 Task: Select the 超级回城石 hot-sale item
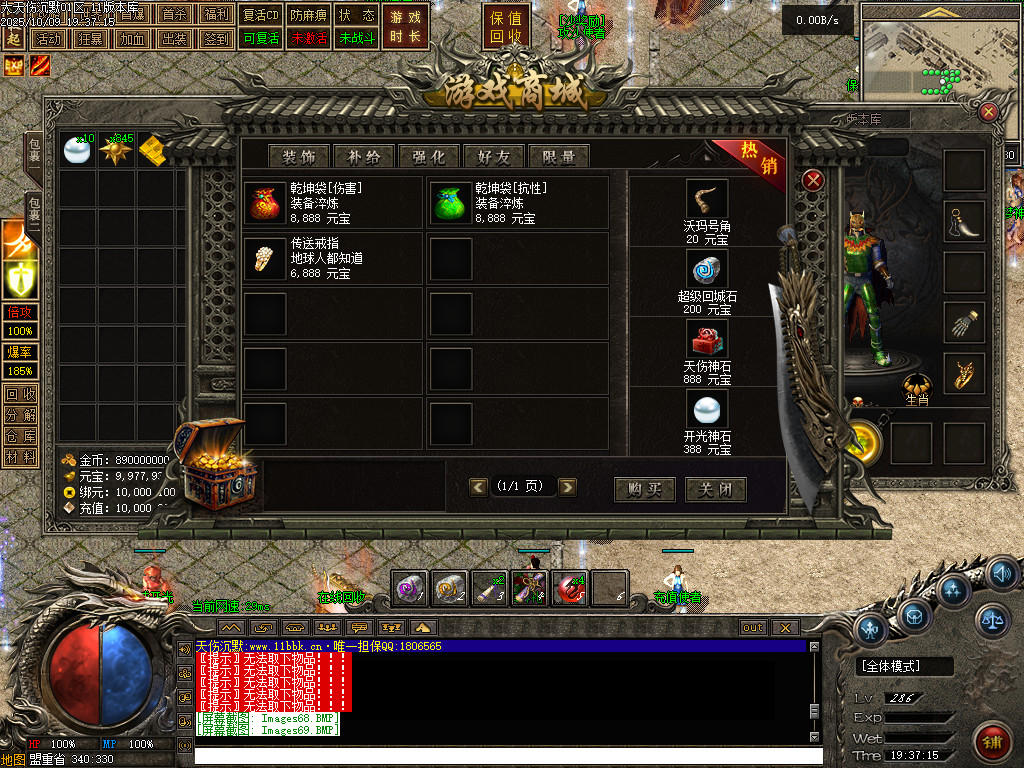[x=707, y=281]
